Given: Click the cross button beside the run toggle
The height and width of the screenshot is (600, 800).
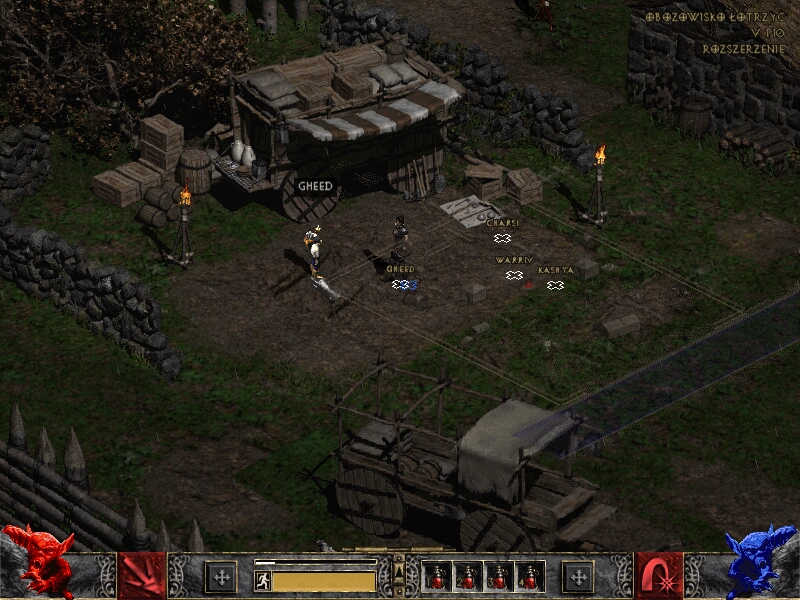Looking at the screenshot, I should pos(221,577).
